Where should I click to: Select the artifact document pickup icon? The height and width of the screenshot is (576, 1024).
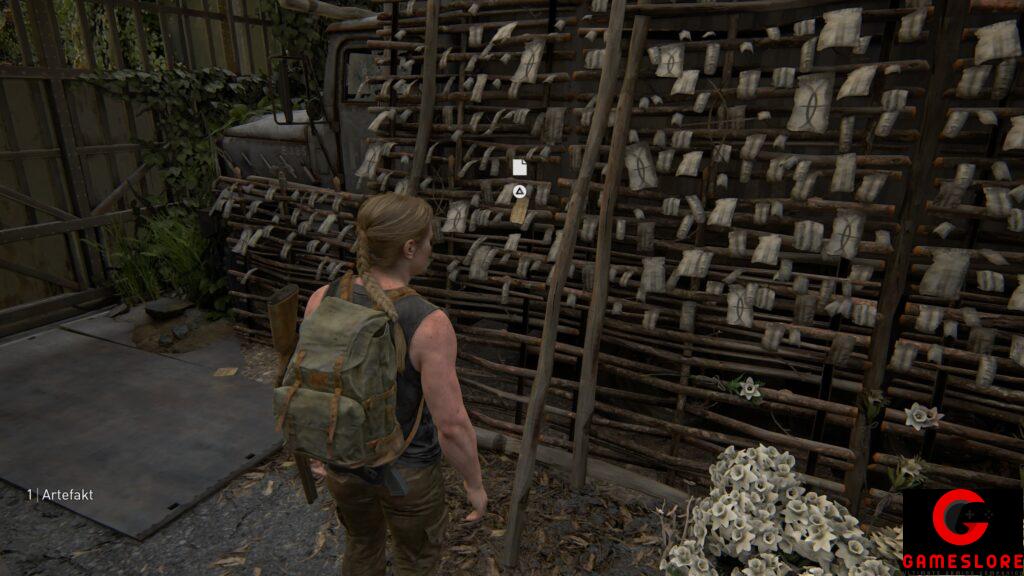(519, 167)
